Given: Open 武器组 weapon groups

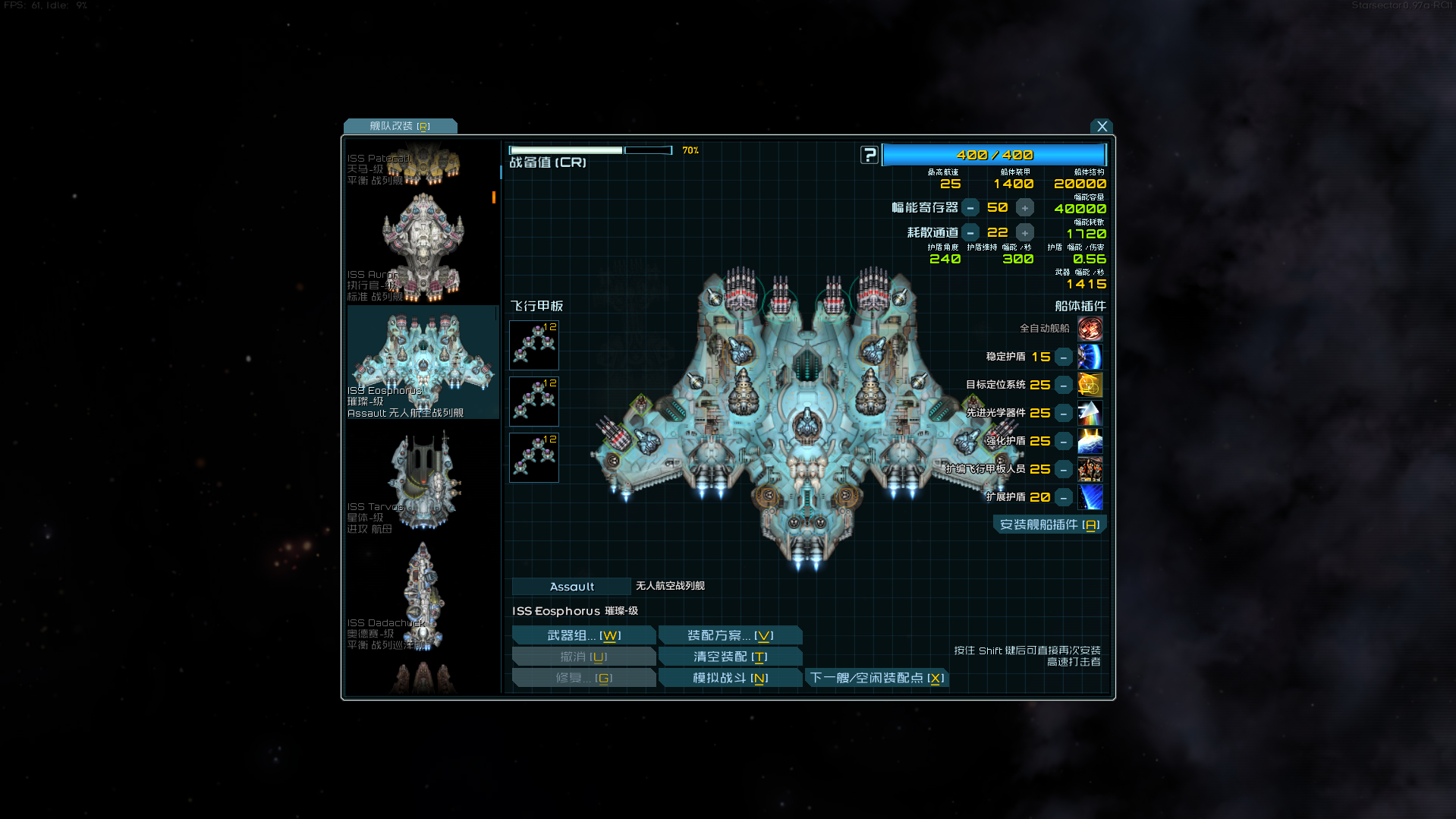Looking at the screenshot, I should [x=583, y=635].
